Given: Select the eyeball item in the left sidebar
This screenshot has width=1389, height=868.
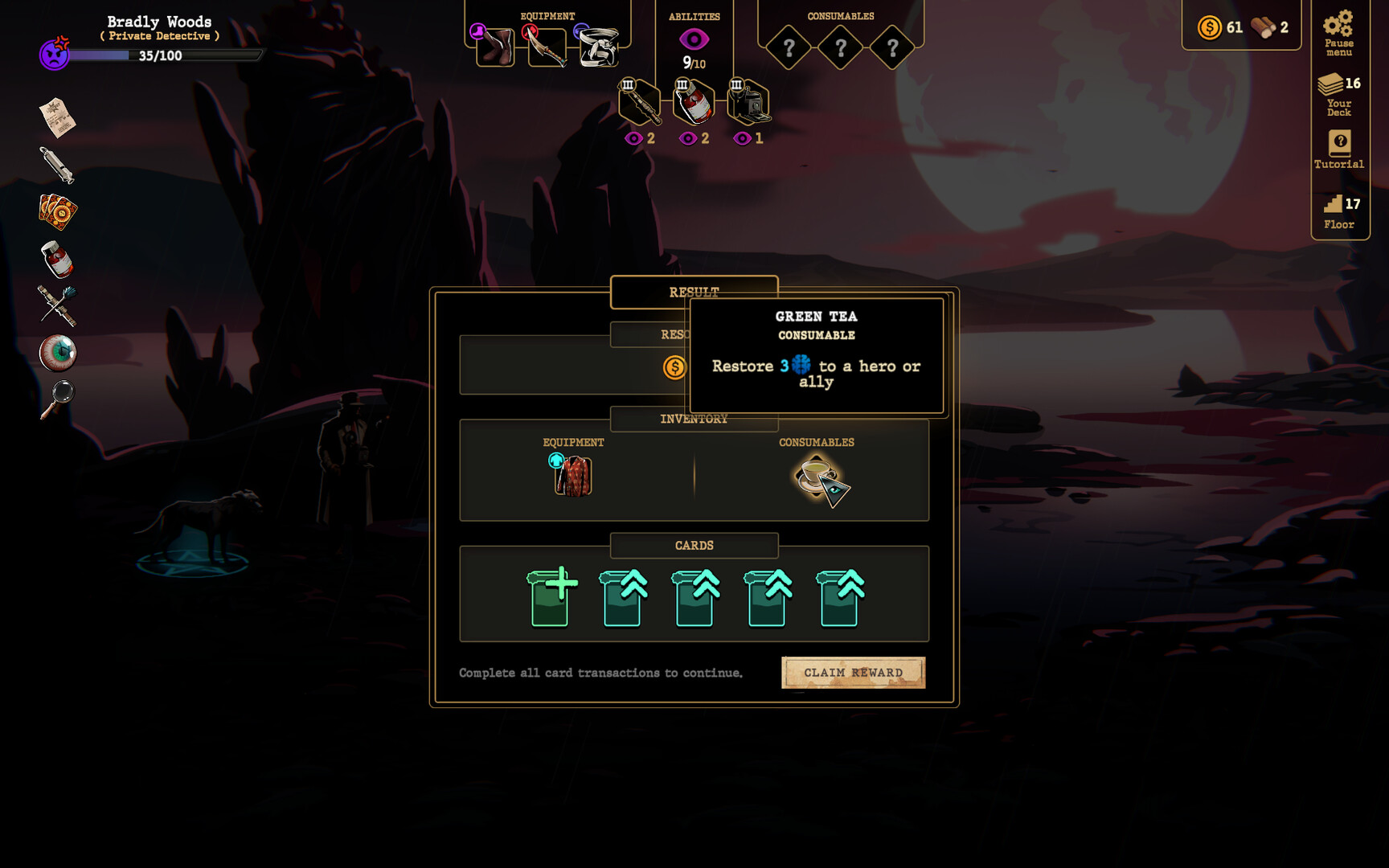Looking at the screenshot, I should click(x=59, y=352).
